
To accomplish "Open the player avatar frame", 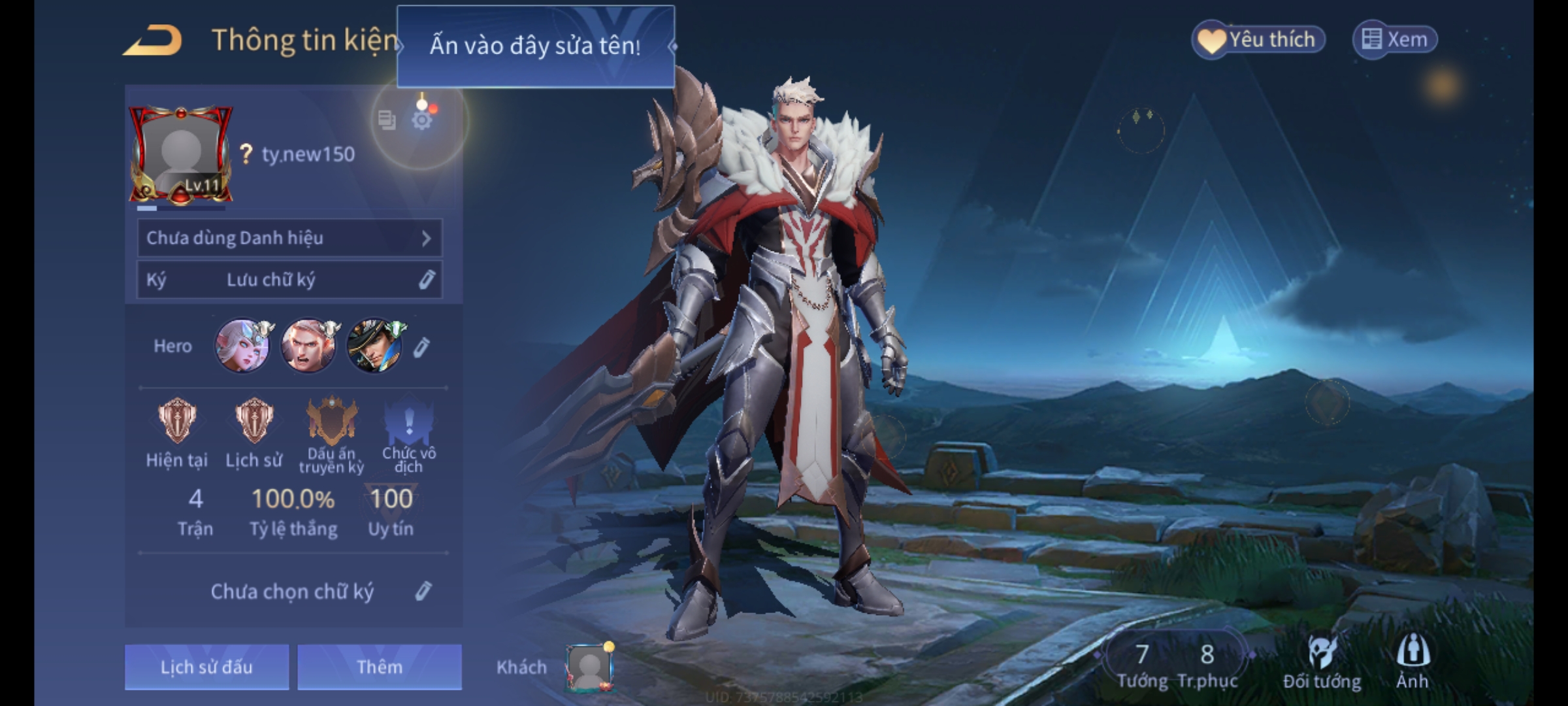I will pyautogui.click(x=180, y=155).
